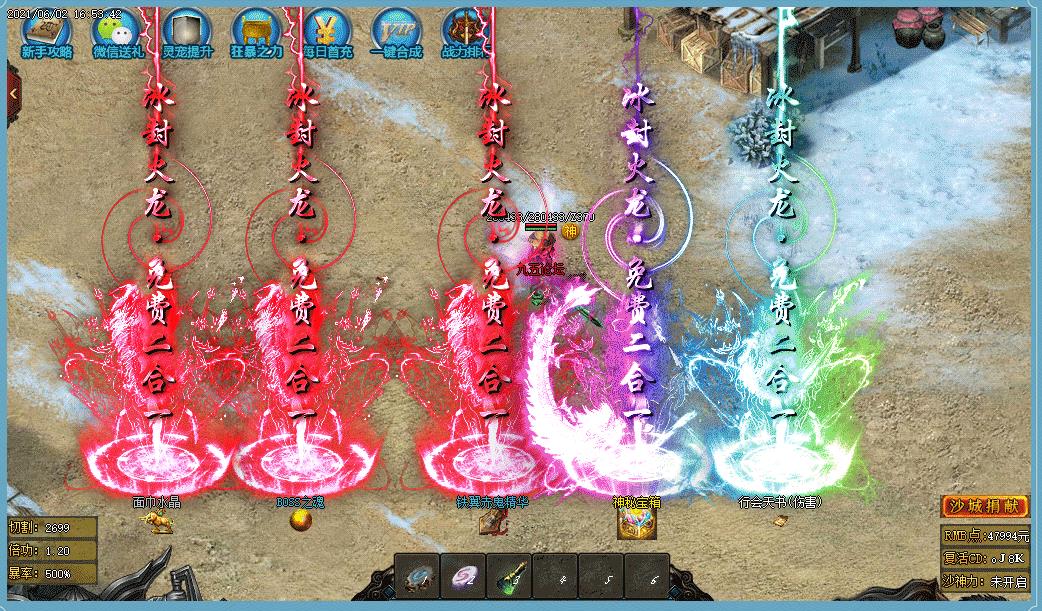The image size is (1042, 611).
Task: Use the blue portal stone in hotbar slot 1
Action: (419, 577)
